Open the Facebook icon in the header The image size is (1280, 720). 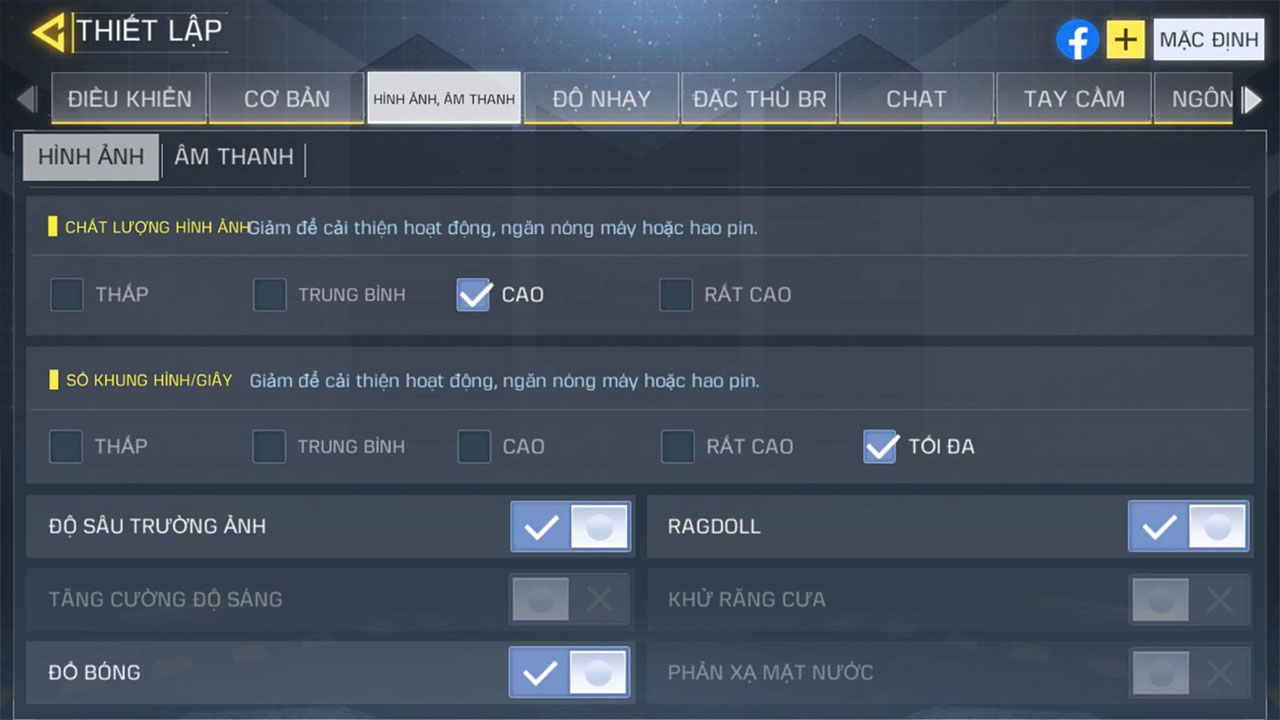[x=1077, y=40]
